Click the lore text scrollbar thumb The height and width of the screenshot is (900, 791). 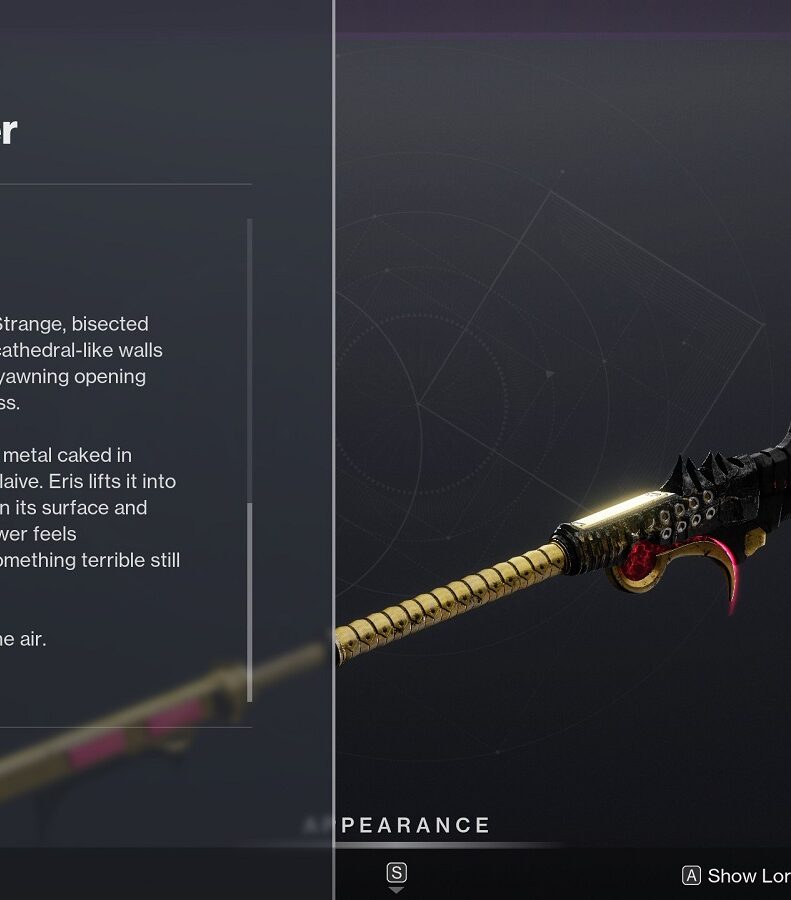click(x=249, y=601)
